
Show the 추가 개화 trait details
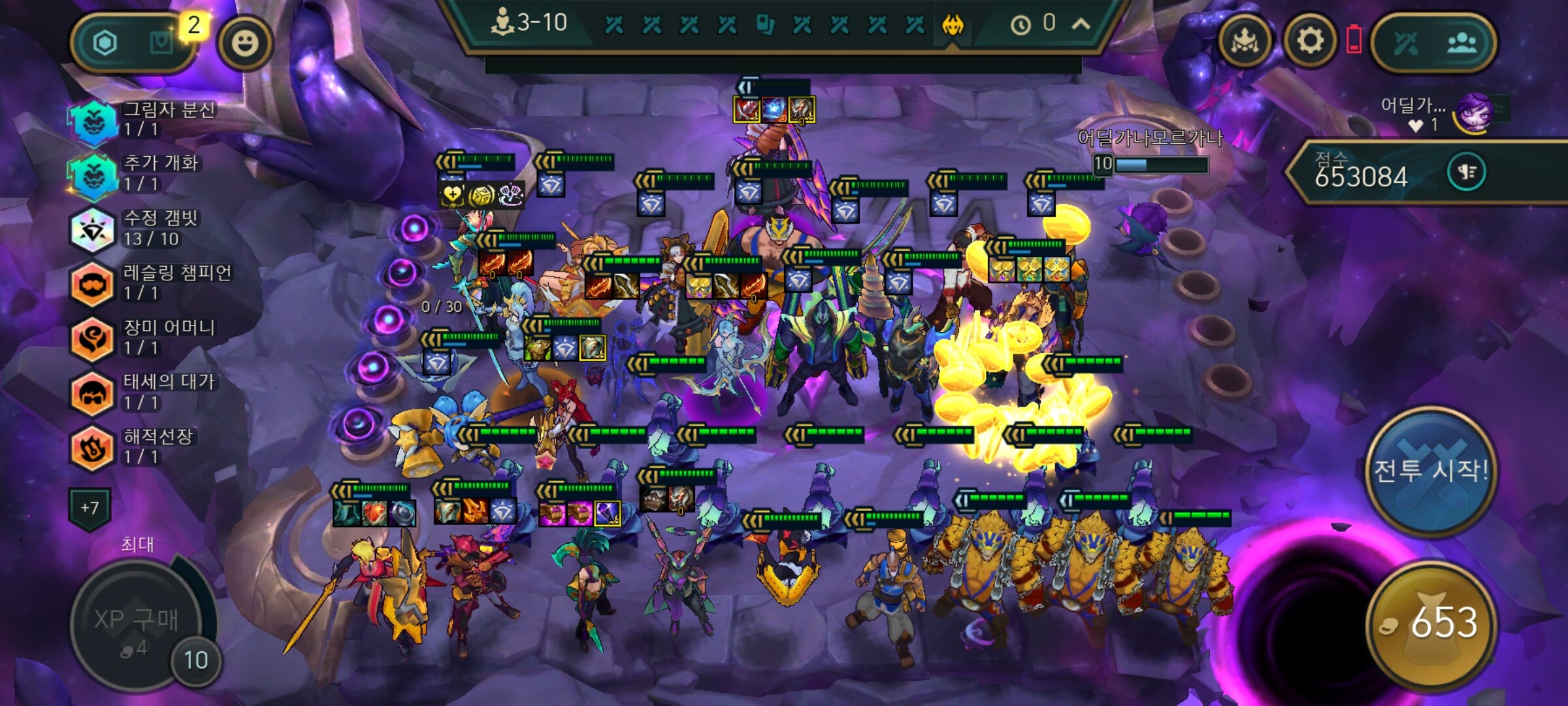coord(93,174)
